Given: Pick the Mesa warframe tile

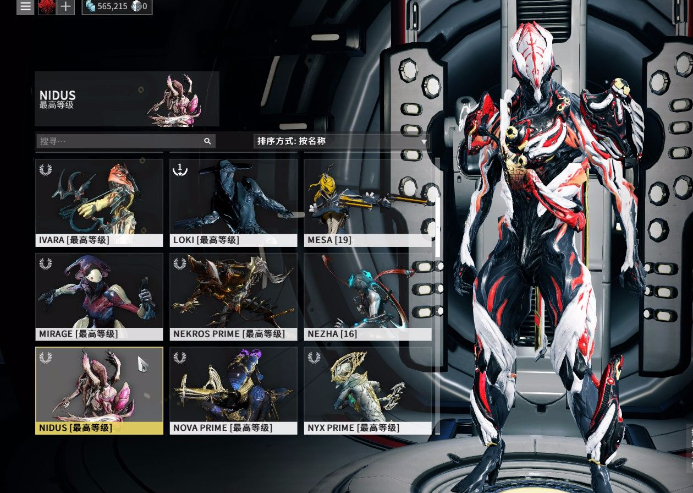Looking at the screenshot, I should [x=368, y=200].
